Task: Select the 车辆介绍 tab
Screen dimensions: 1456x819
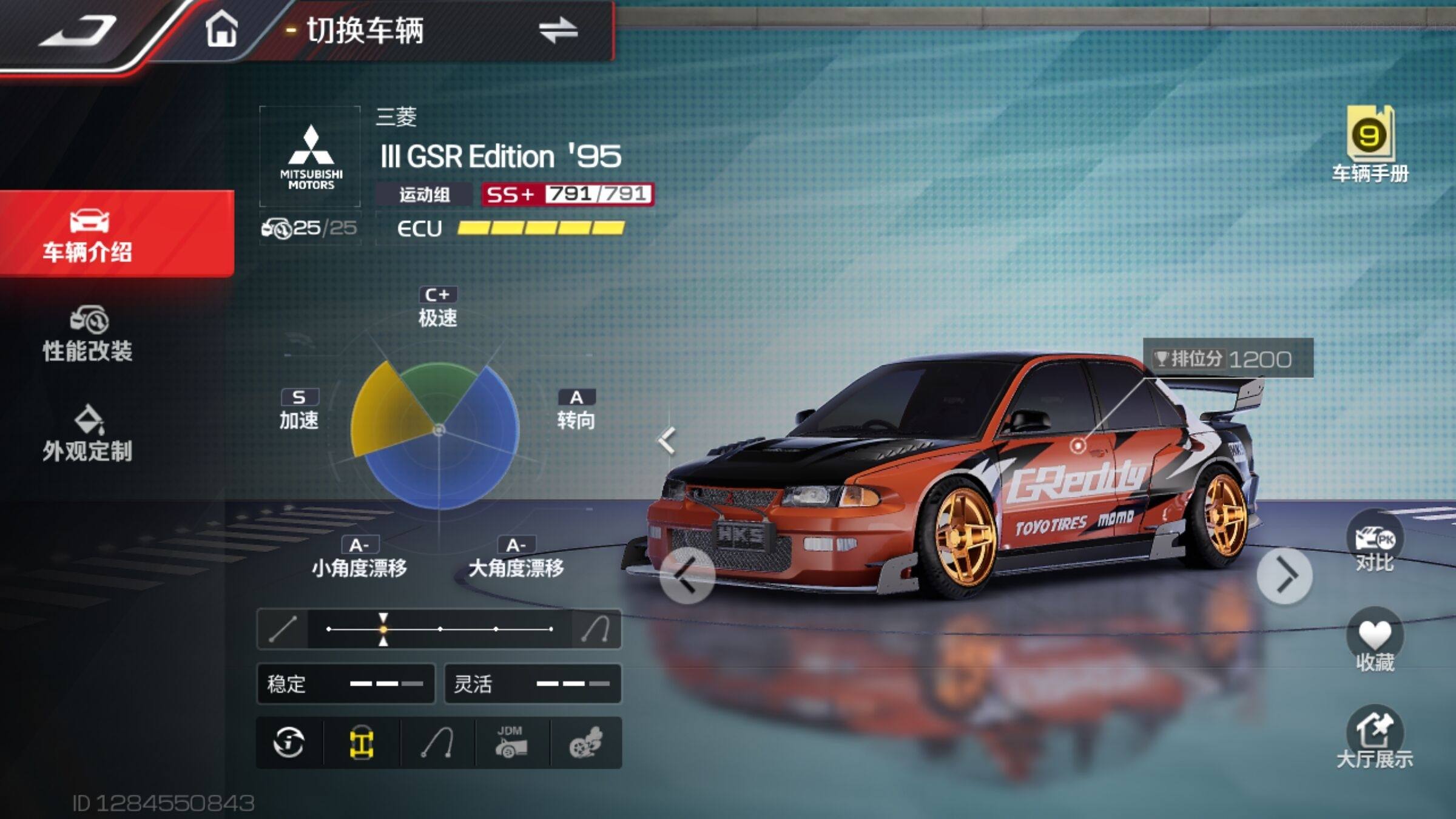Action: [x=89, y=235]
